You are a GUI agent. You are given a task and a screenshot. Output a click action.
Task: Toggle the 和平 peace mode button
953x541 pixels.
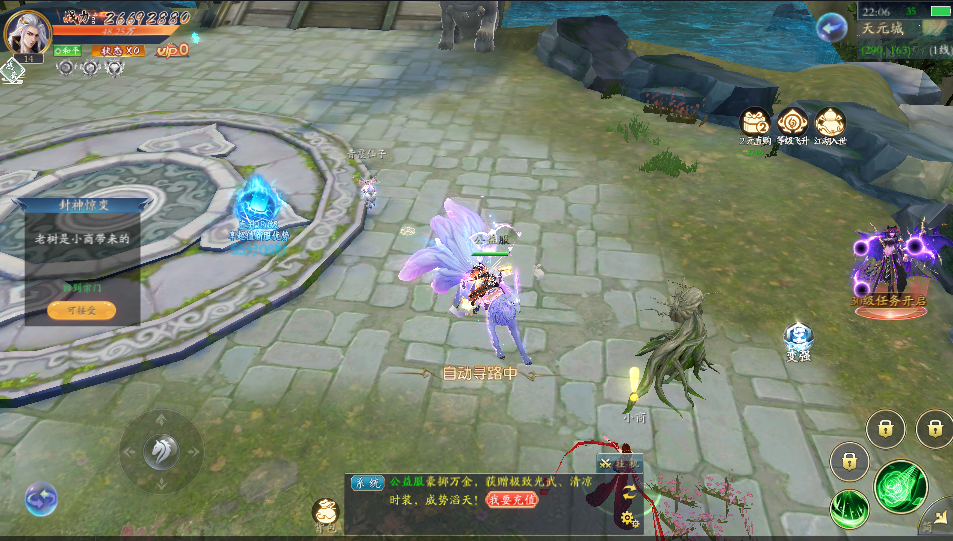69,50
